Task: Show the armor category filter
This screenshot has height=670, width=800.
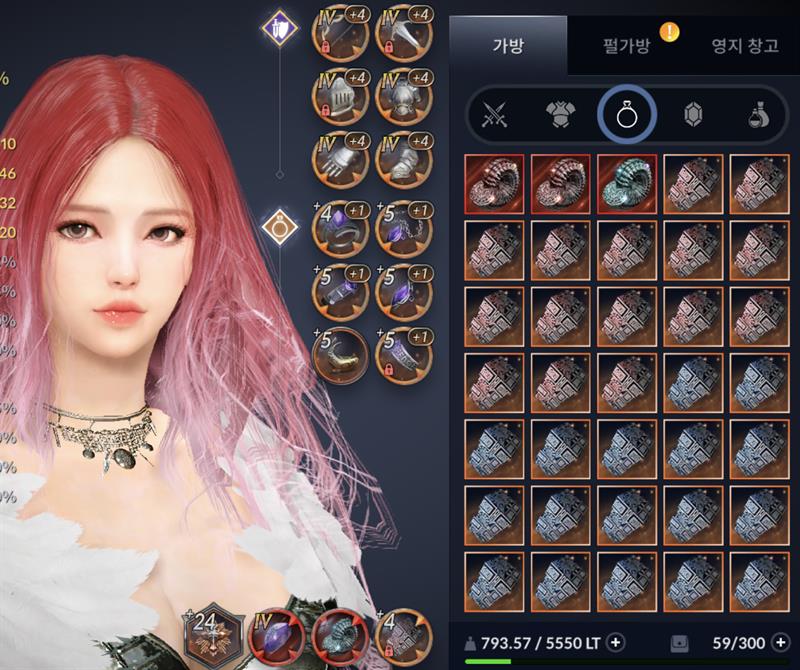Action: [560, 116]
